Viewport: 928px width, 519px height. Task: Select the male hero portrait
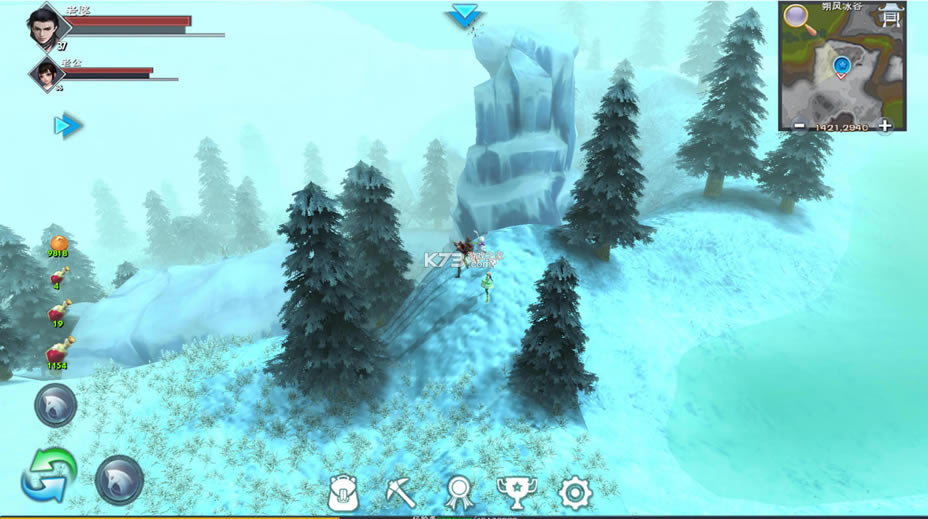pyautogui.click(x=45, y=25)
